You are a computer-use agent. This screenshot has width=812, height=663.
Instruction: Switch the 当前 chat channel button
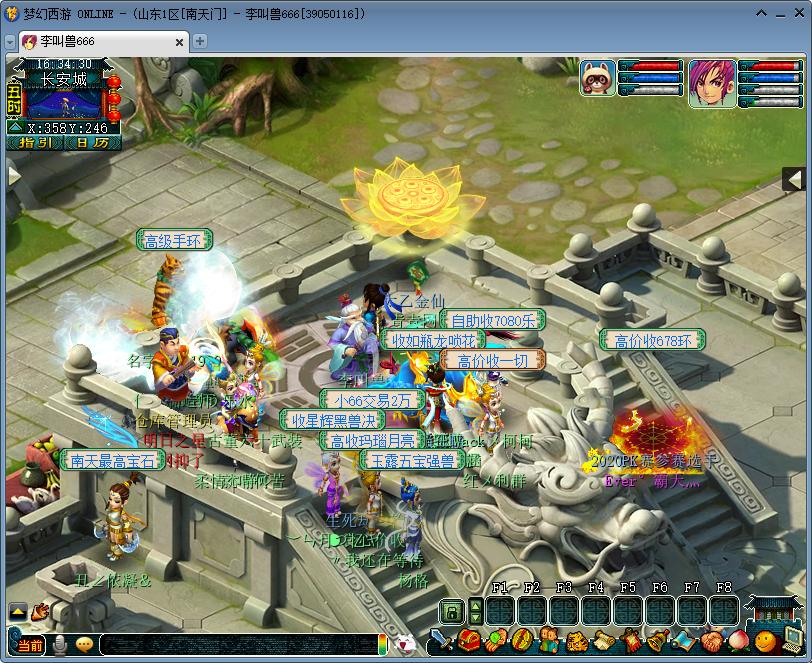click(30, 645)
